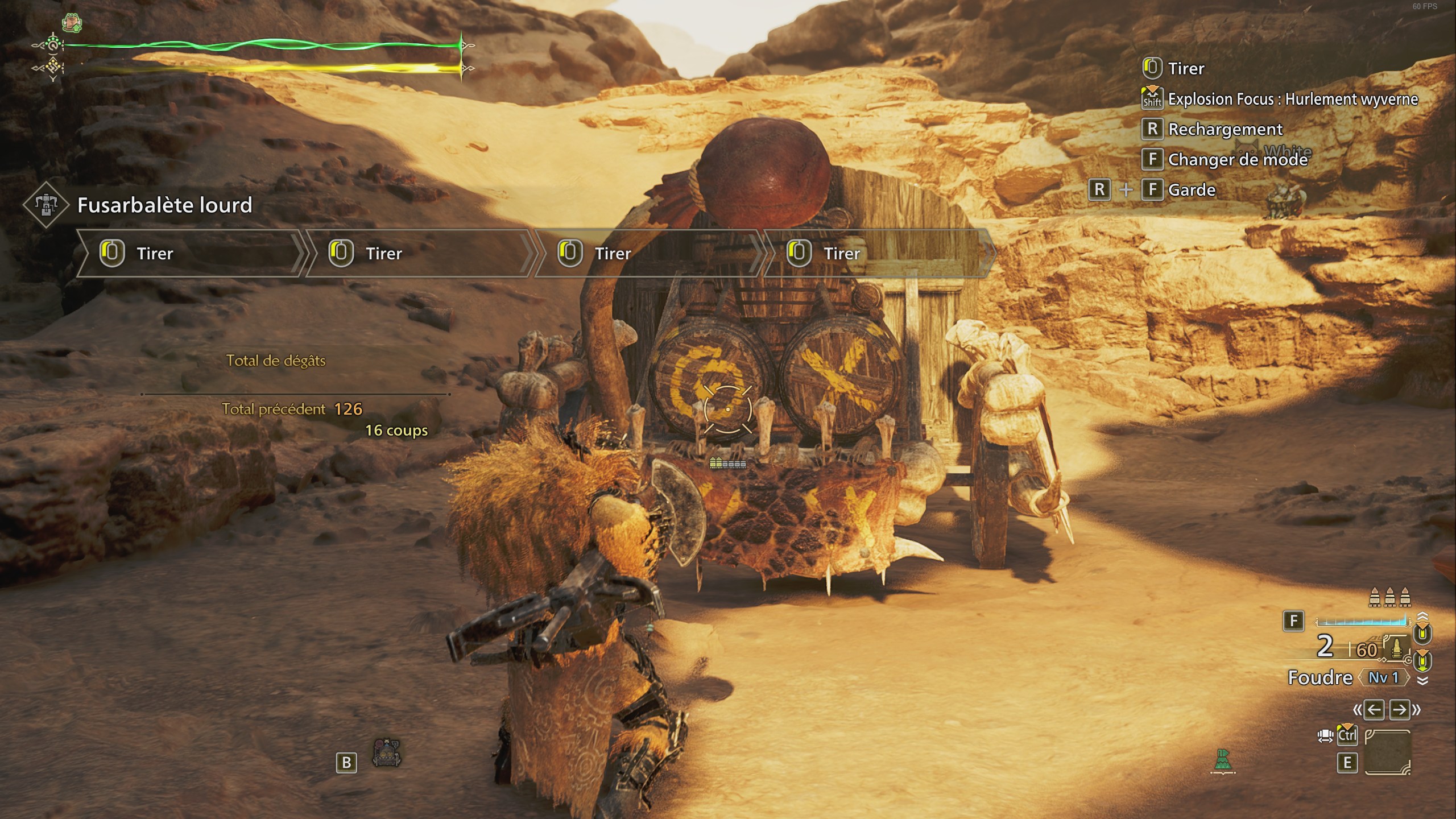Open the empty item slot in the item bar
This screenshot has height=819, width=1456.
(x=1387, y=752)
